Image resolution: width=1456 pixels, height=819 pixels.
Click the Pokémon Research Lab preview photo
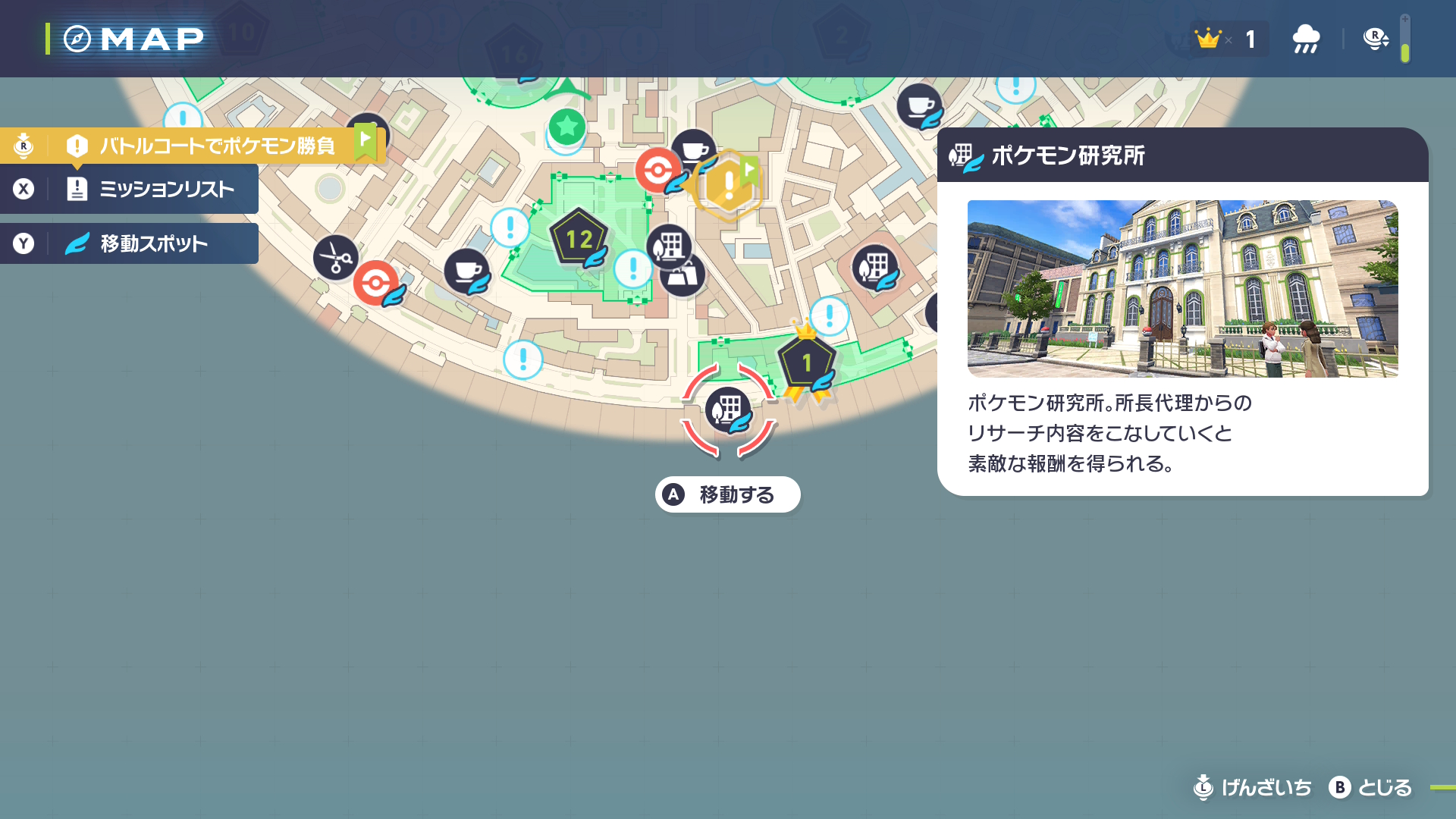tap(1181, 289)
